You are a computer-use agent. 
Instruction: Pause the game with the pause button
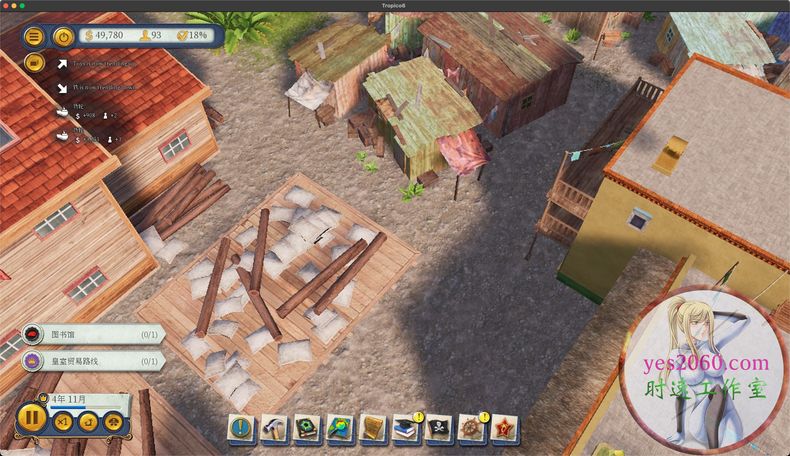pyautogui.click(x=31, y=416)
